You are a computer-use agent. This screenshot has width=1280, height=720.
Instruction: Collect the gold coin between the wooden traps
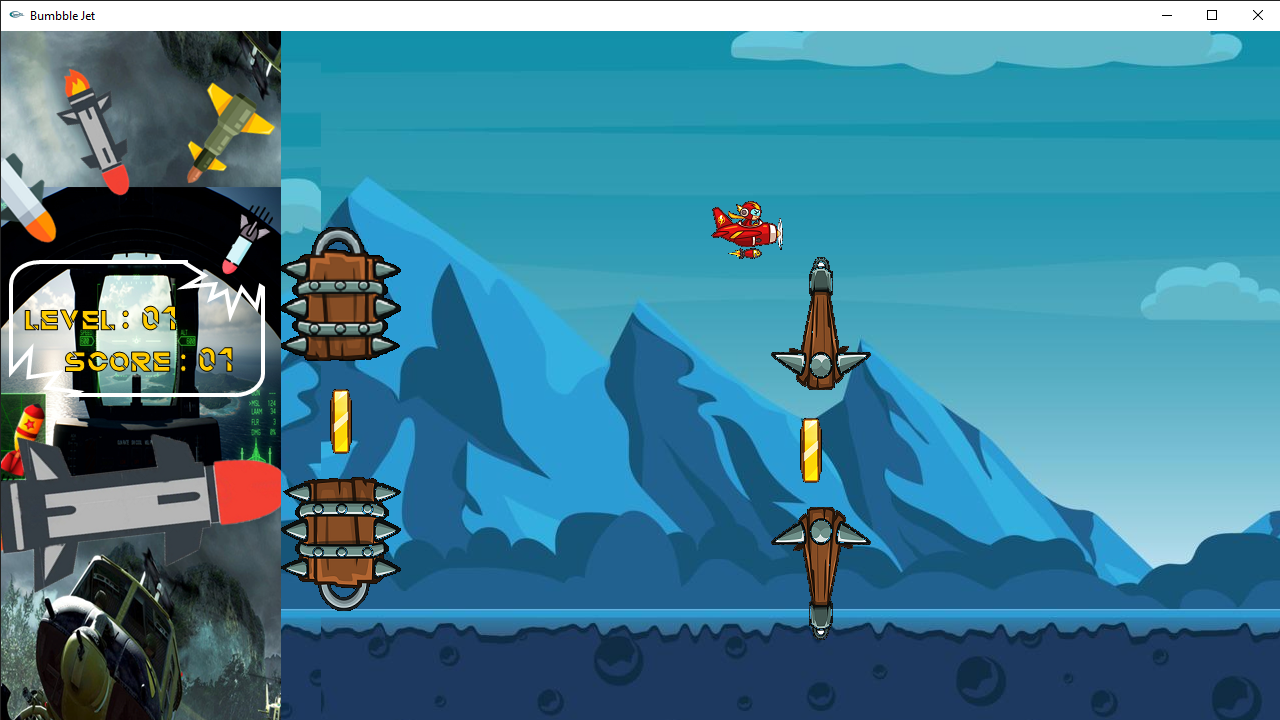(811, 448)
